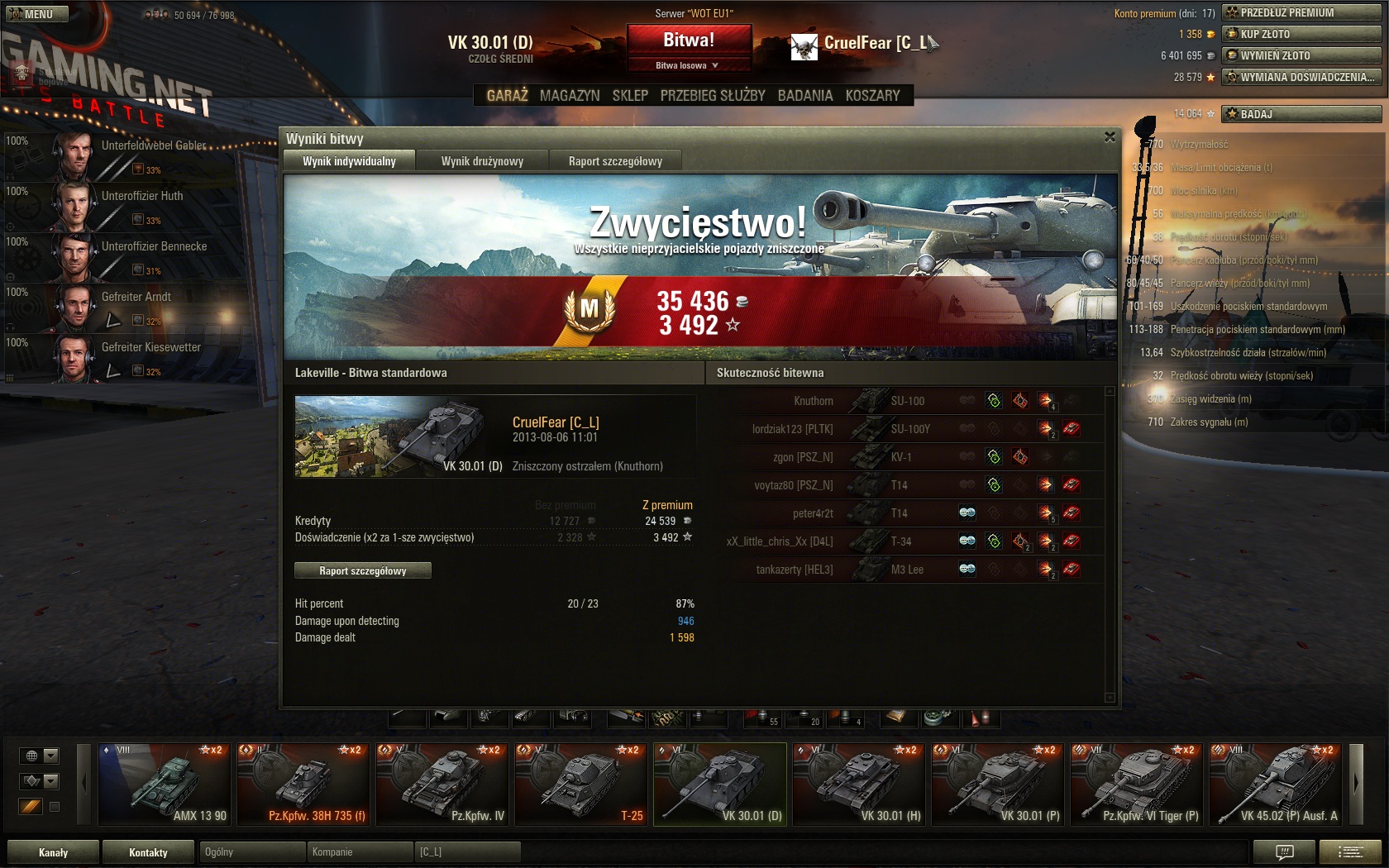Open the Badania research tab
1389x868 pixels.
pos(804,96)
